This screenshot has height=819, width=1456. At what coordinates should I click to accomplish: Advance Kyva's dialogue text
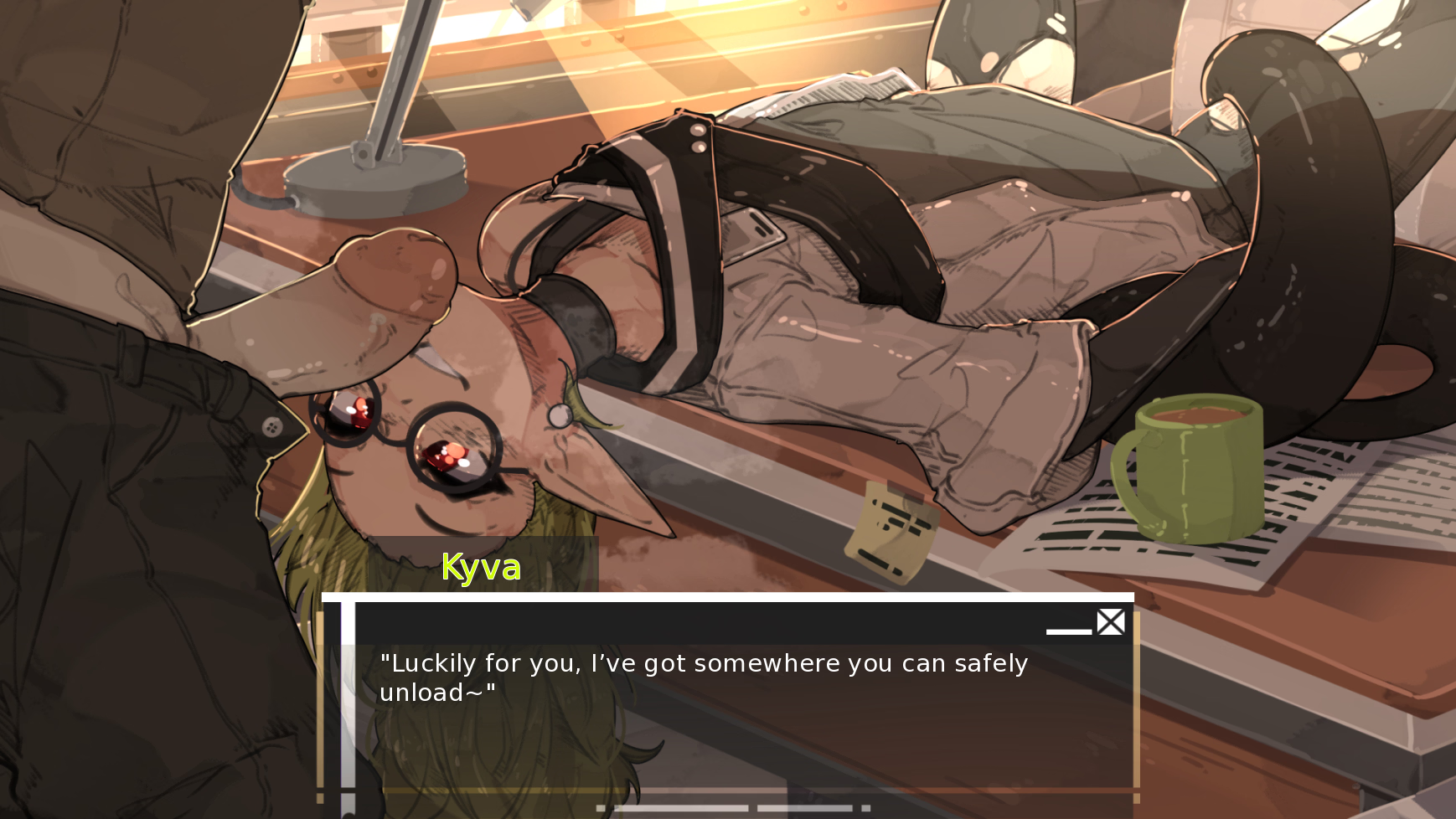tap(704, 677)
